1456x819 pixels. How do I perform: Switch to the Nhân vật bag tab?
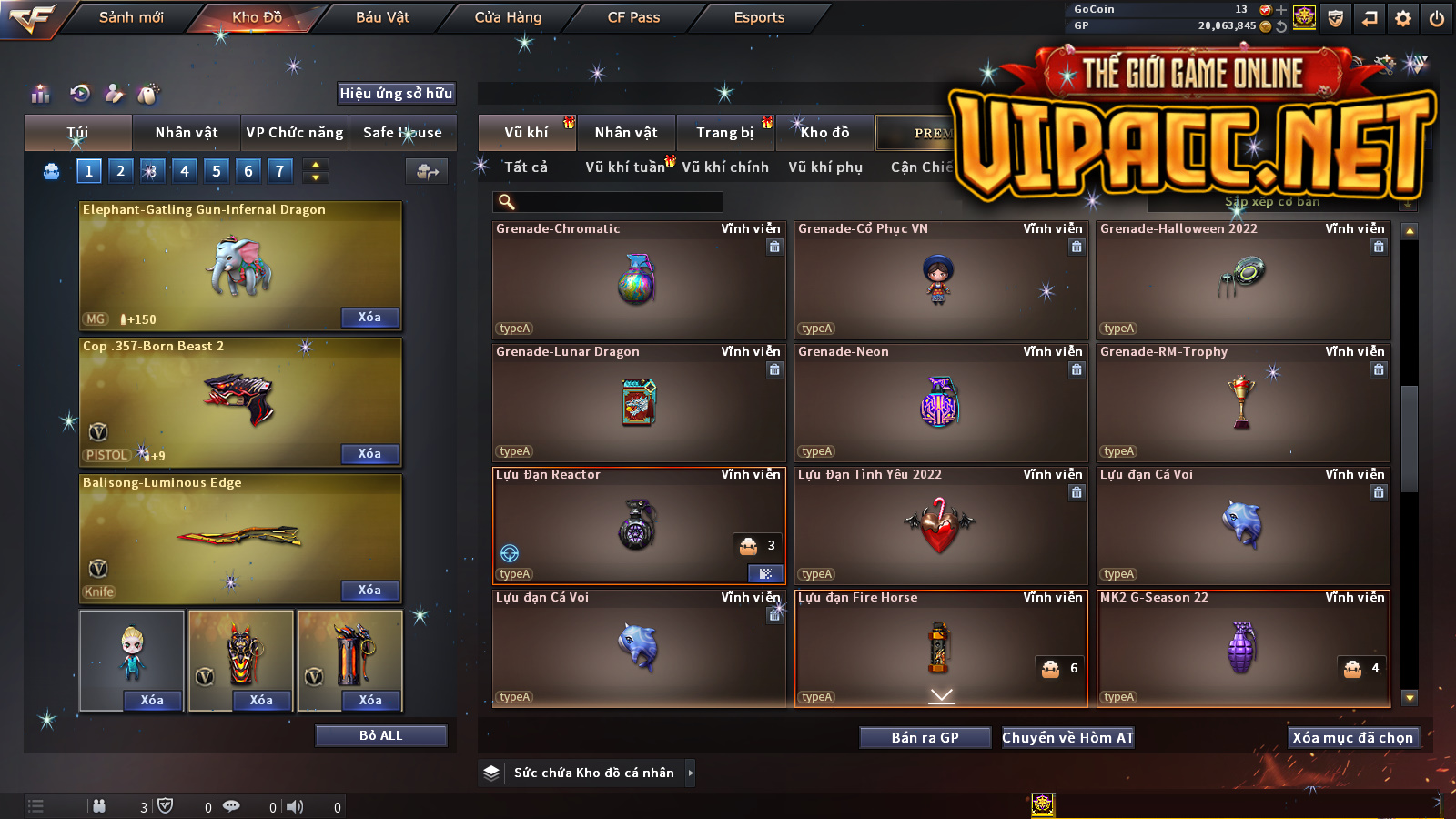pyautogui.click(x=187, y=133)
